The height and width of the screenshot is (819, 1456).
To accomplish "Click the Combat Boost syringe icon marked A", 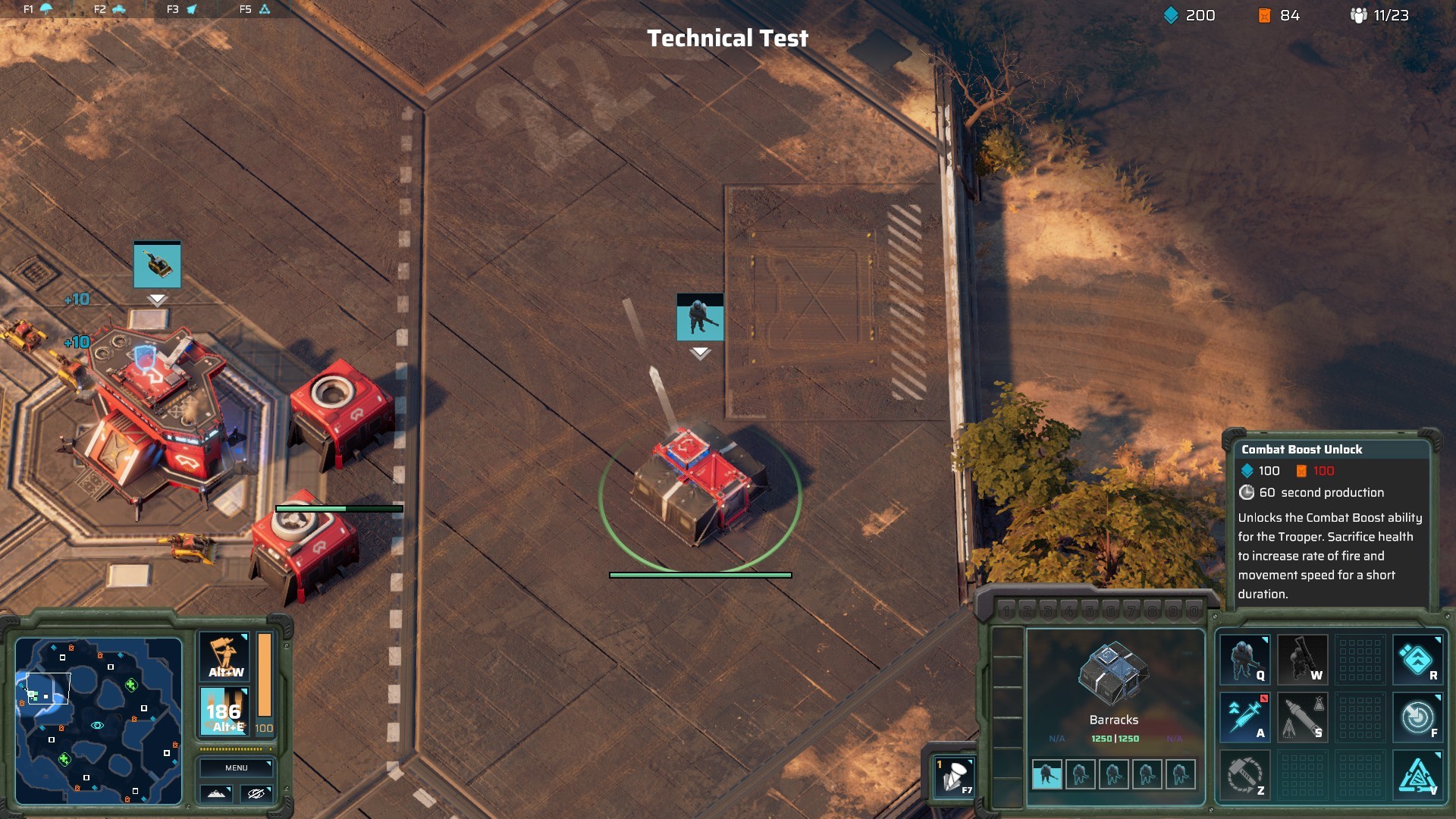I will 1244,717.
